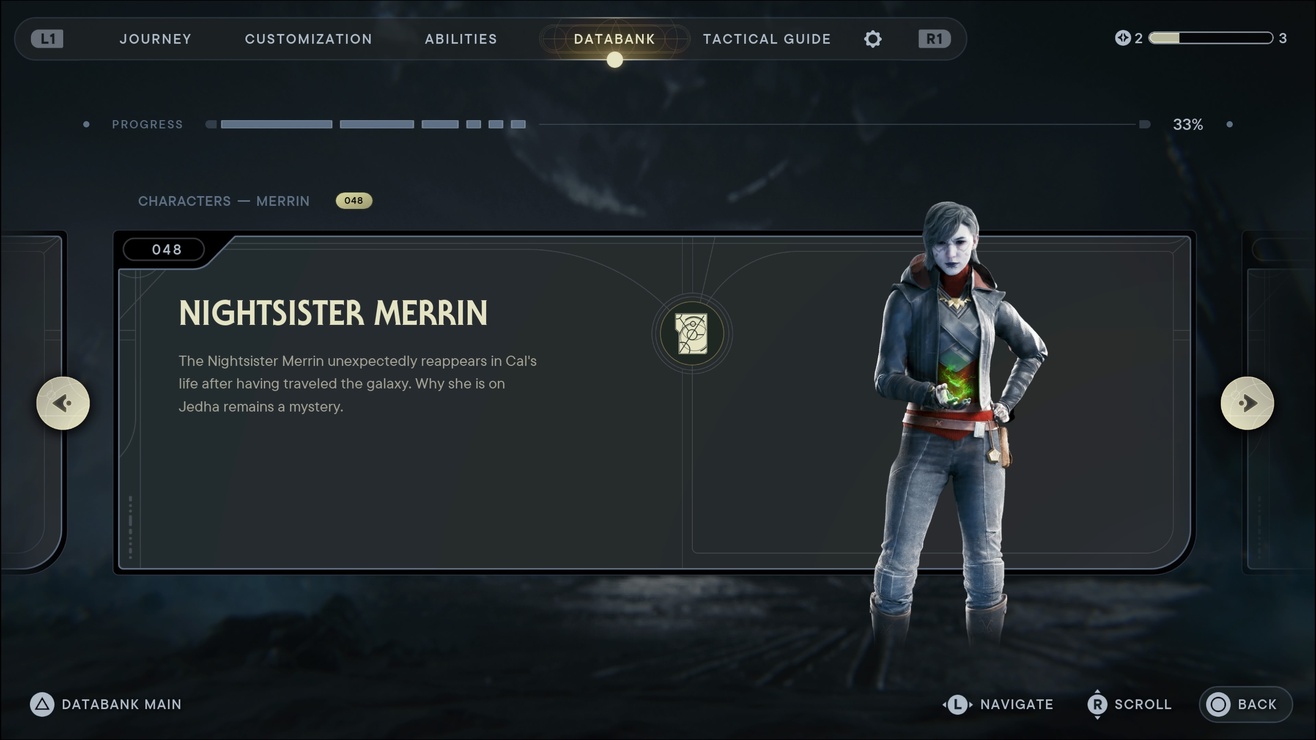Viewport: 1316px width, 740px height.
Task: Select the Abilities menu item
Action: [461, 38]
